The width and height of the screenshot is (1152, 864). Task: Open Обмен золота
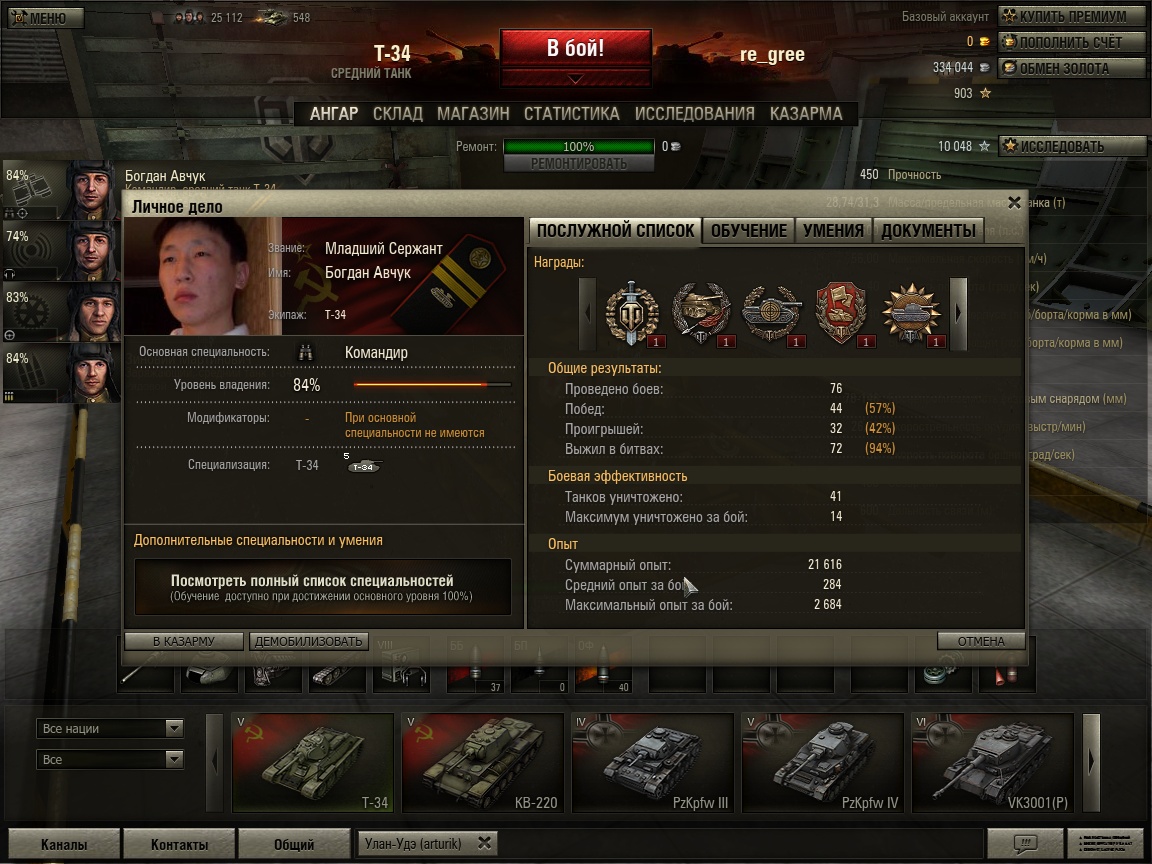coord(1072,68)
